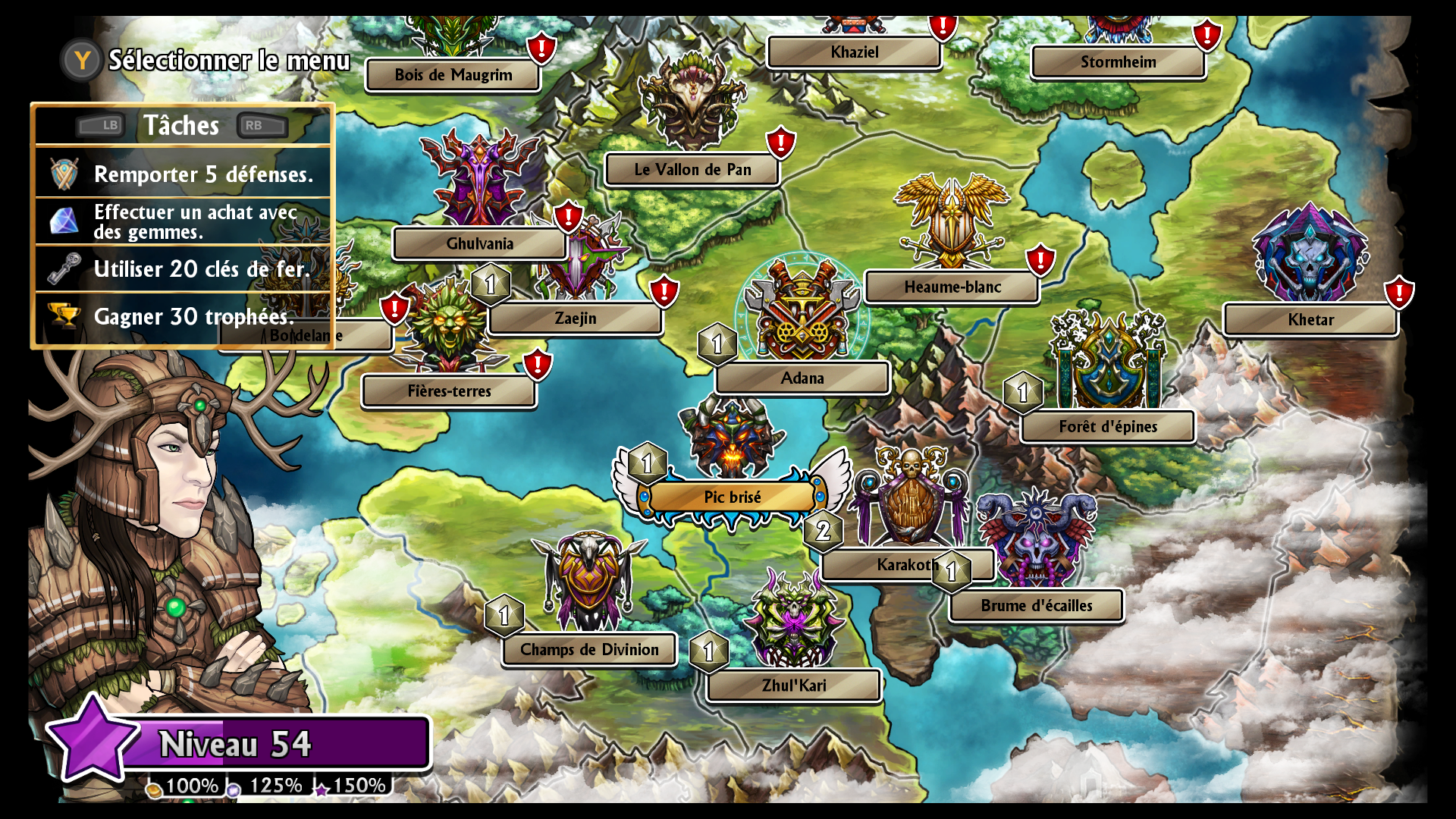Image resolution: width=1456 pixels, height=819 pixels.
Task: Choose the Fières-terres kingdom
Action: point(449,391)
